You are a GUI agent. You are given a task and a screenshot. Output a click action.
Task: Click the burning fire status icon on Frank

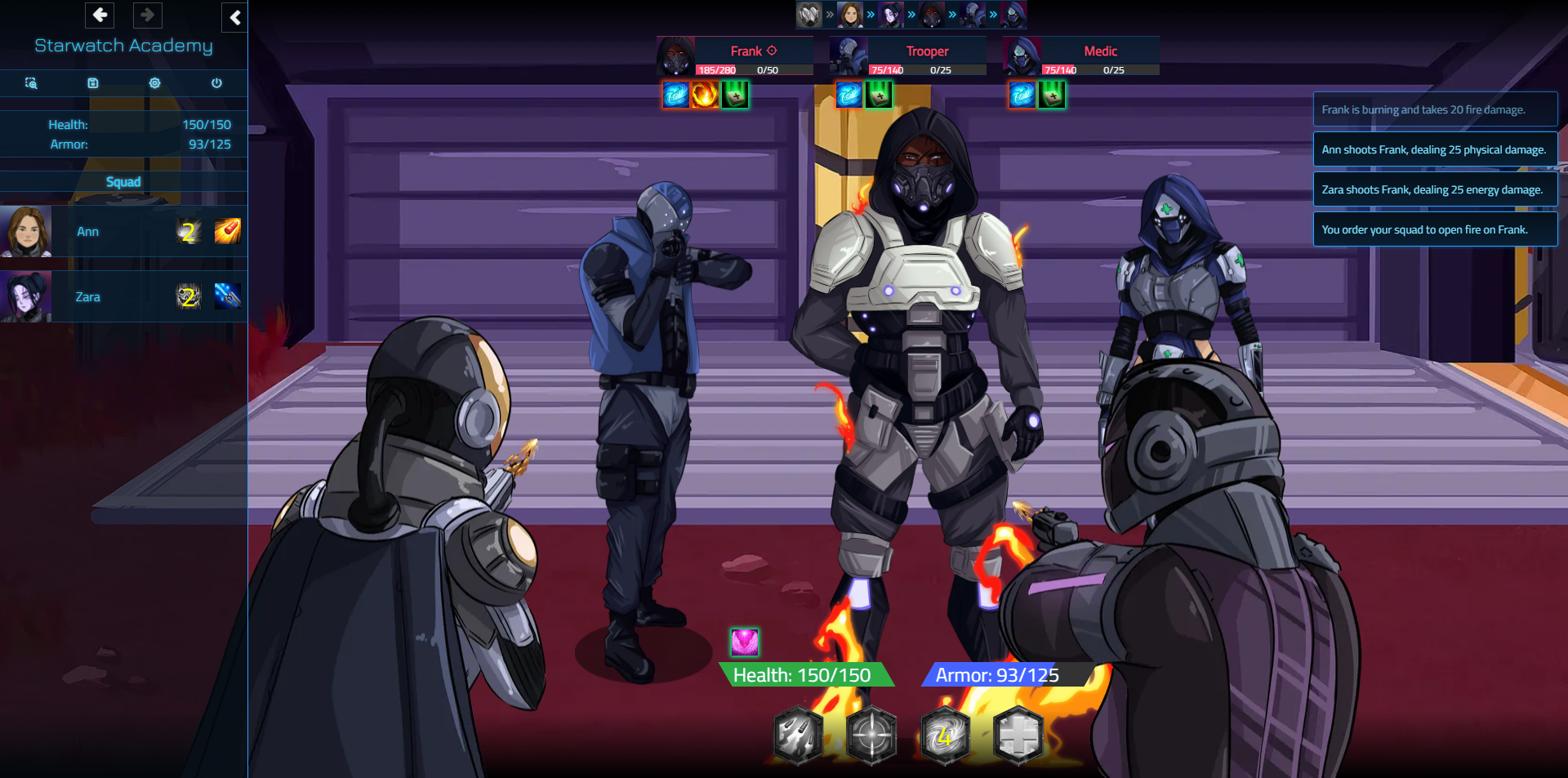tap(706, 94)
